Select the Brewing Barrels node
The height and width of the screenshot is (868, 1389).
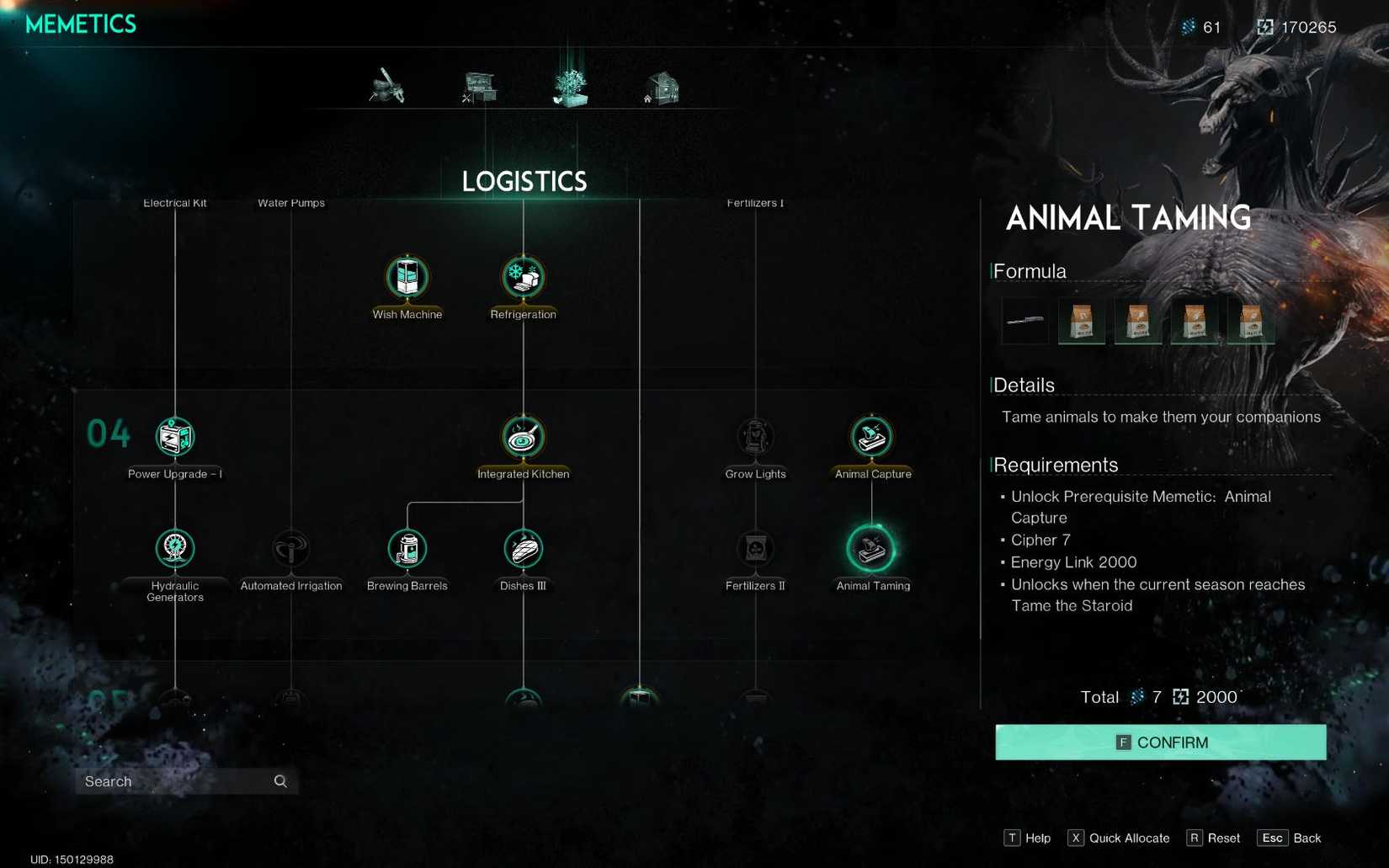tap(407, 548)
